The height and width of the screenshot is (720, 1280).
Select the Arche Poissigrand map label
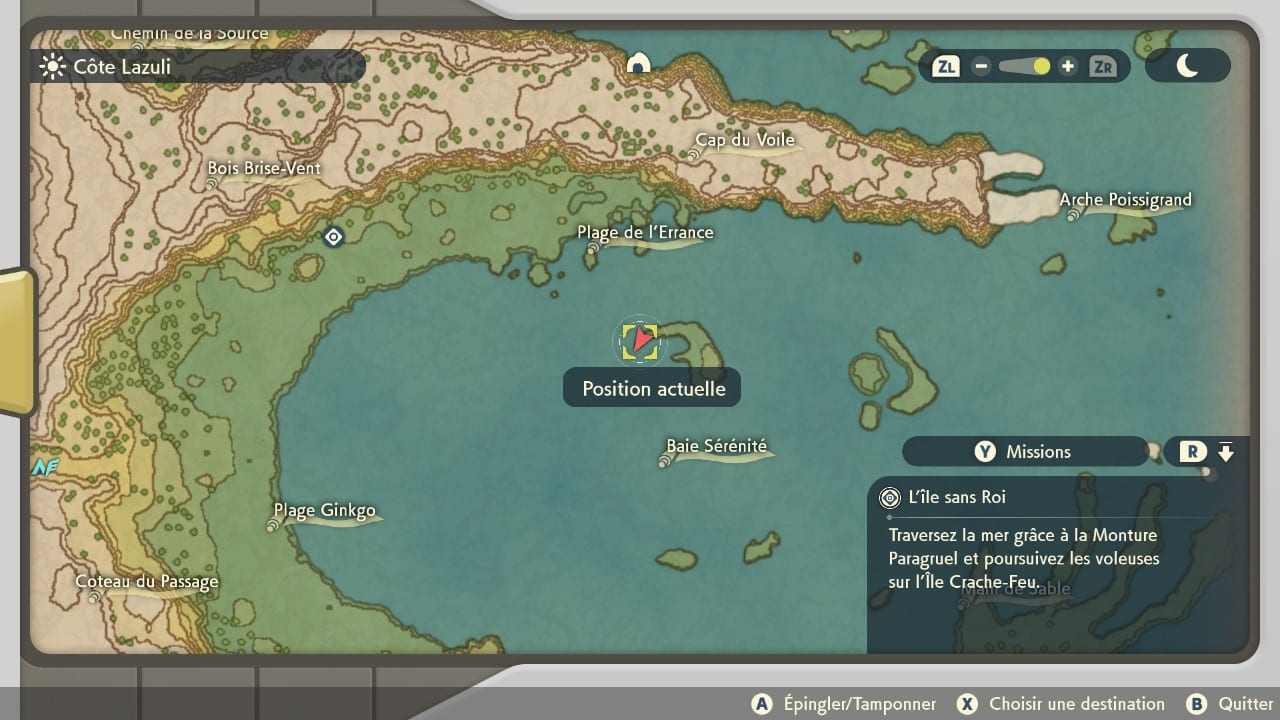click(x=1125, y=200)
